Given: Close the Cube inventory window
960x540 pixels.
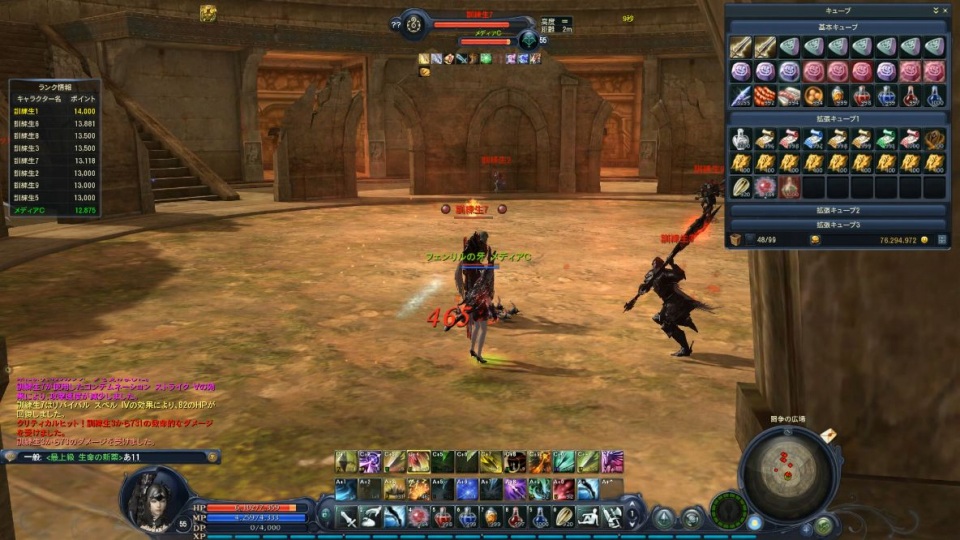Looking at the screenshot, I should tap(945, 10).
